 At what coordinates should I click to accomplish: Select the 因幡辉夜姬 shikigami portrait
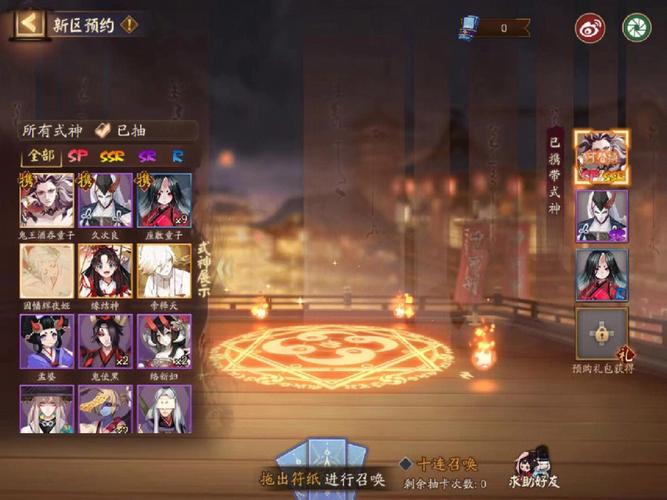coord(47,271)
